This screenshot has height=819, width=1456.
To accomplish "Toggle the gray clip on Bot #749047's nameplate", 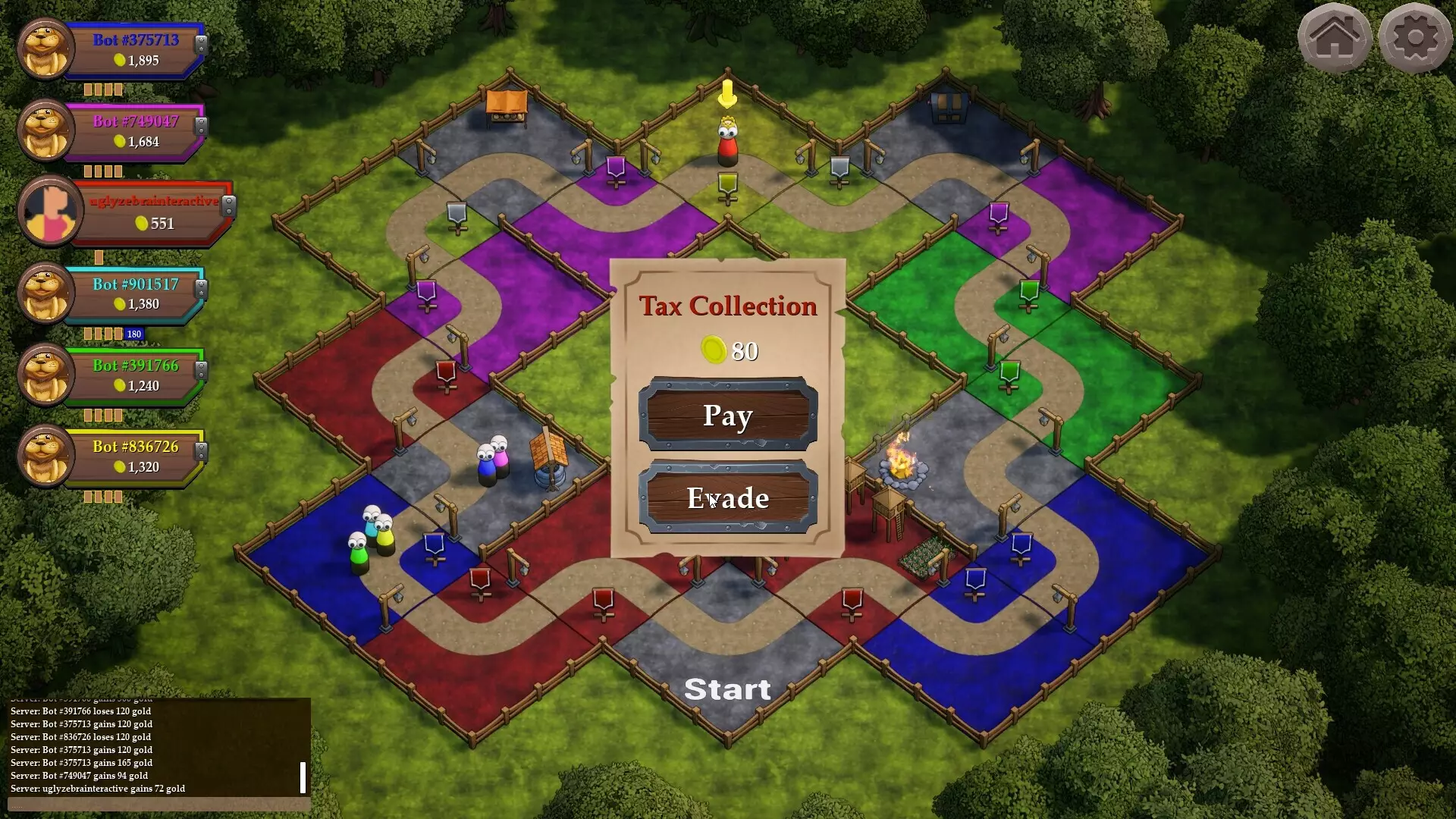I will 201,127.
